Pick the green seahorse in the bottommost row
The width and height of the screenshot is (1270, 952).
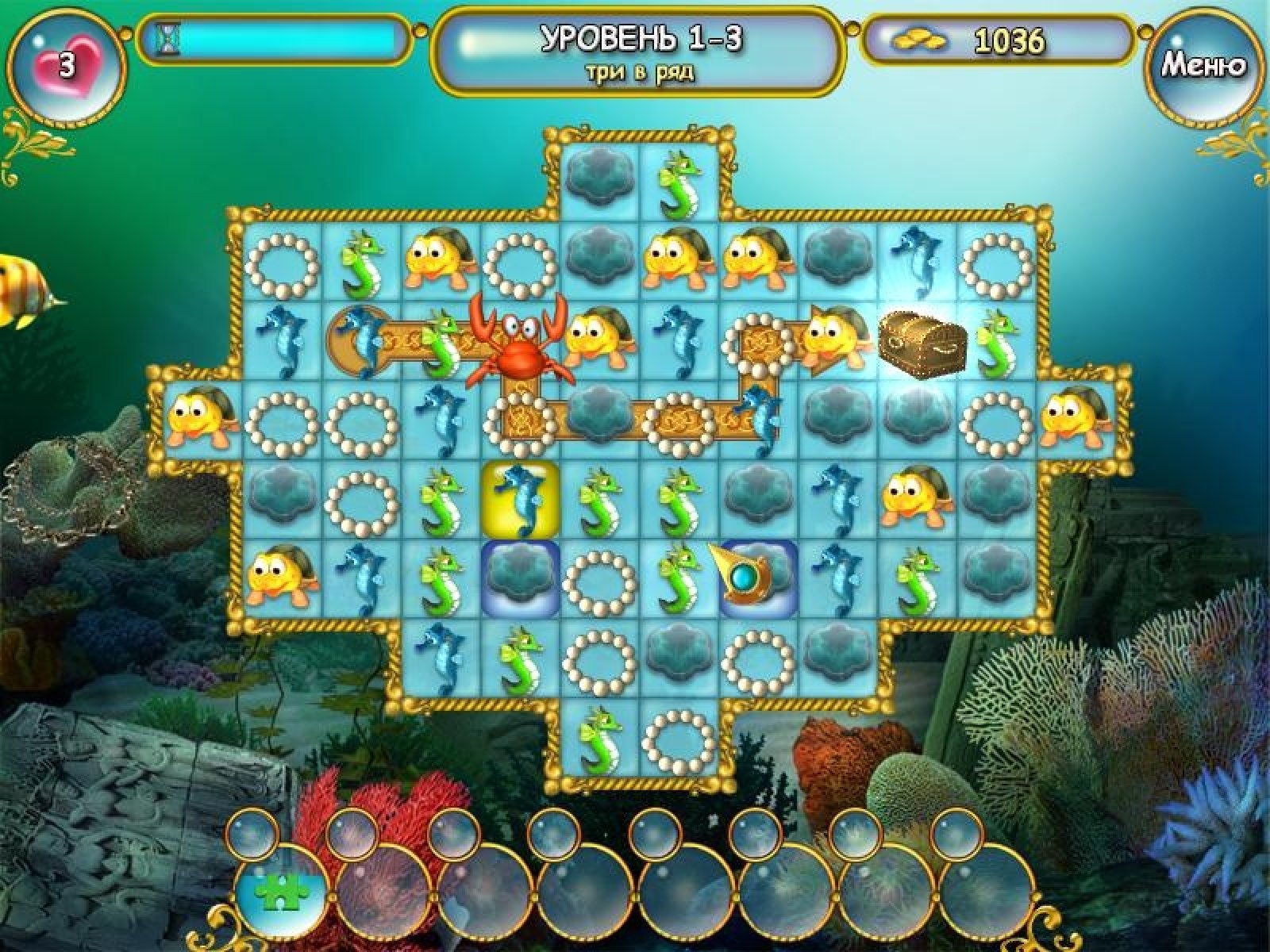click(600, 738)
